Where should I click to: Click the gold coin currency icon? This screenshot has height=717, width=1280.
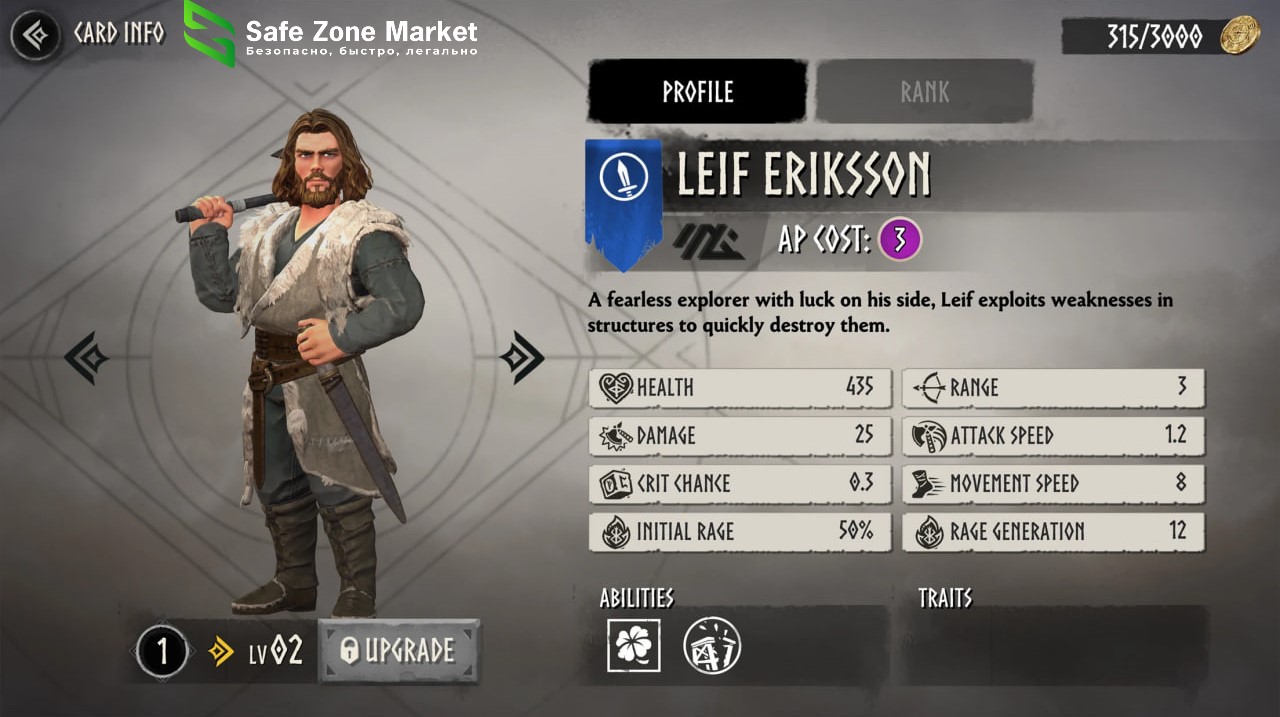[x=1239, y=36]
